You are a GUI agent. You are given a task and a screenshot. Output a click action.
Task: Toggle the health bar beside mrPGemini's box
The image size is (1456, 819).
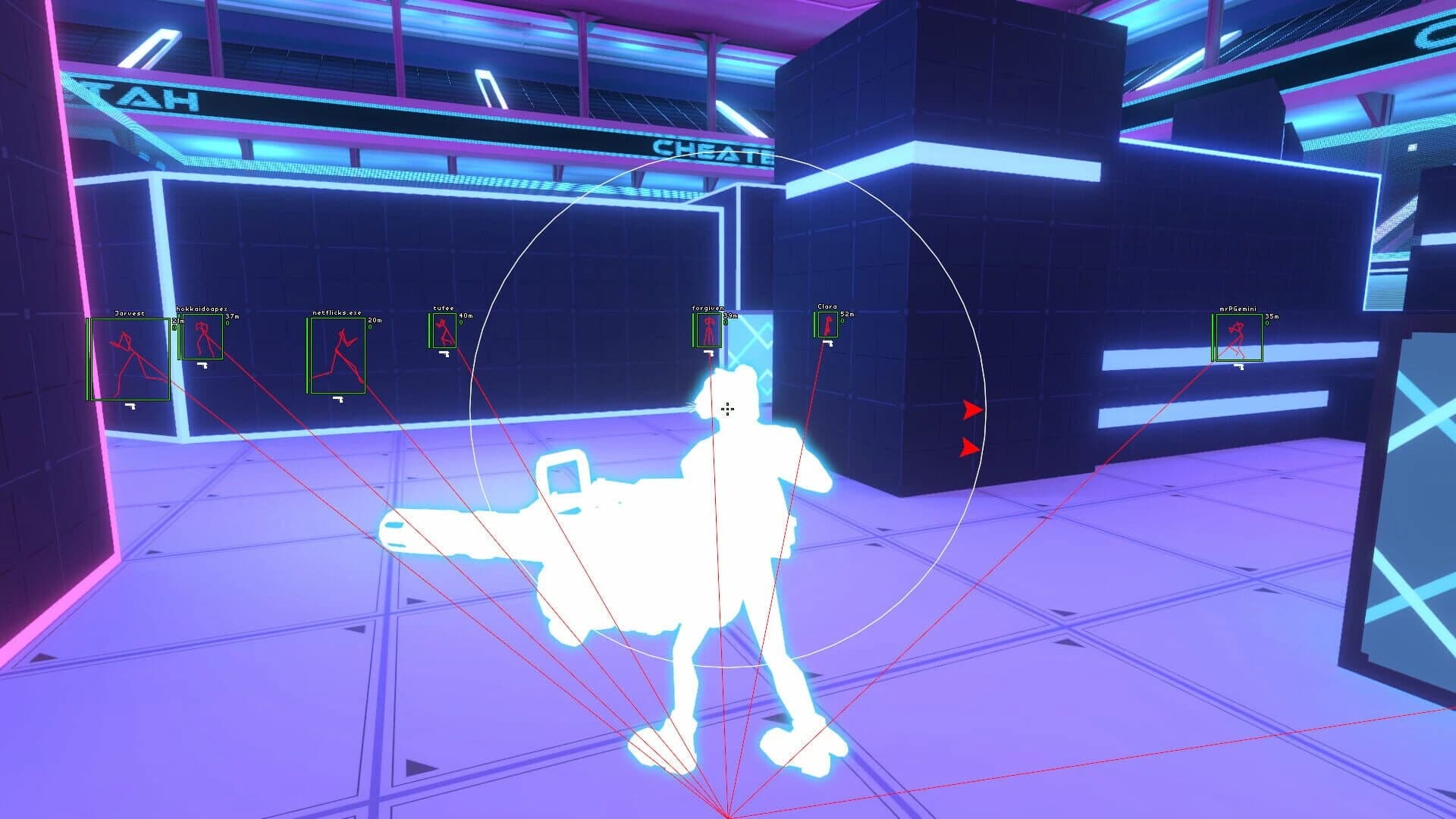coord(1213,337)
